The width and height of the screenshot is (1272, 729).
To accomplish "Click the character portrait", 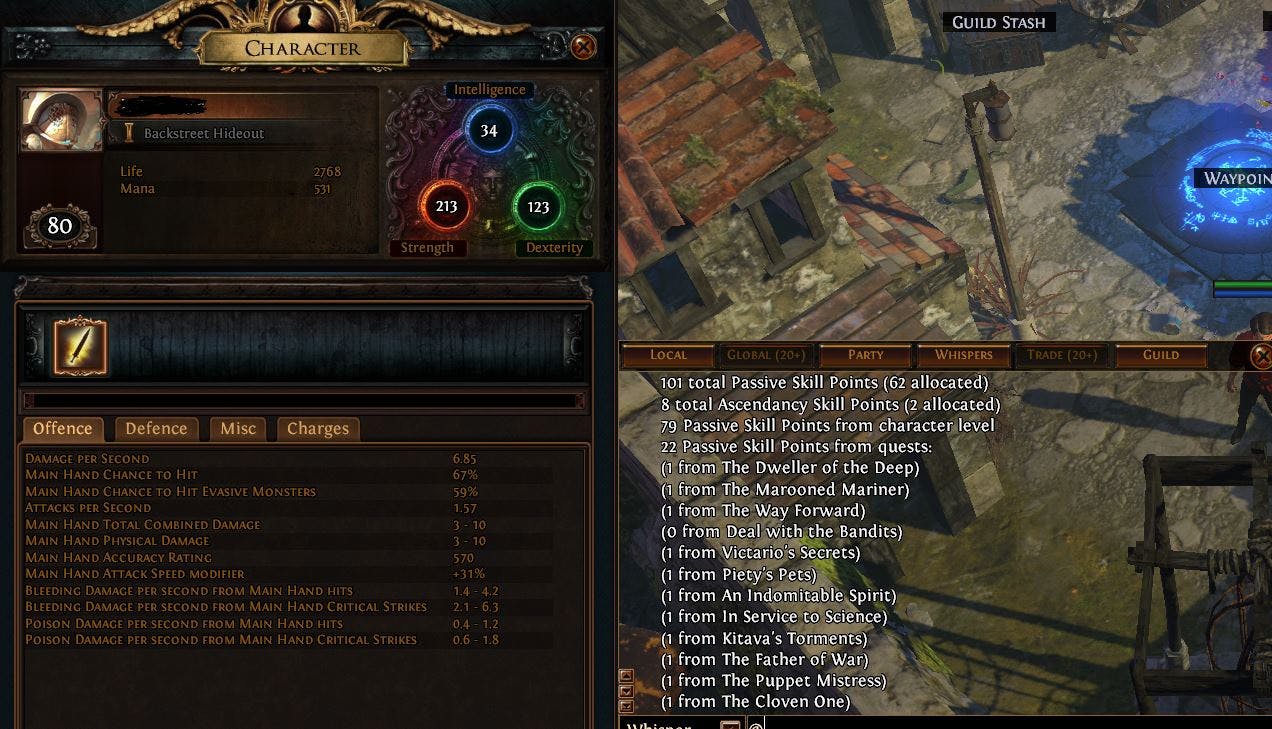I will pos(61,121).
